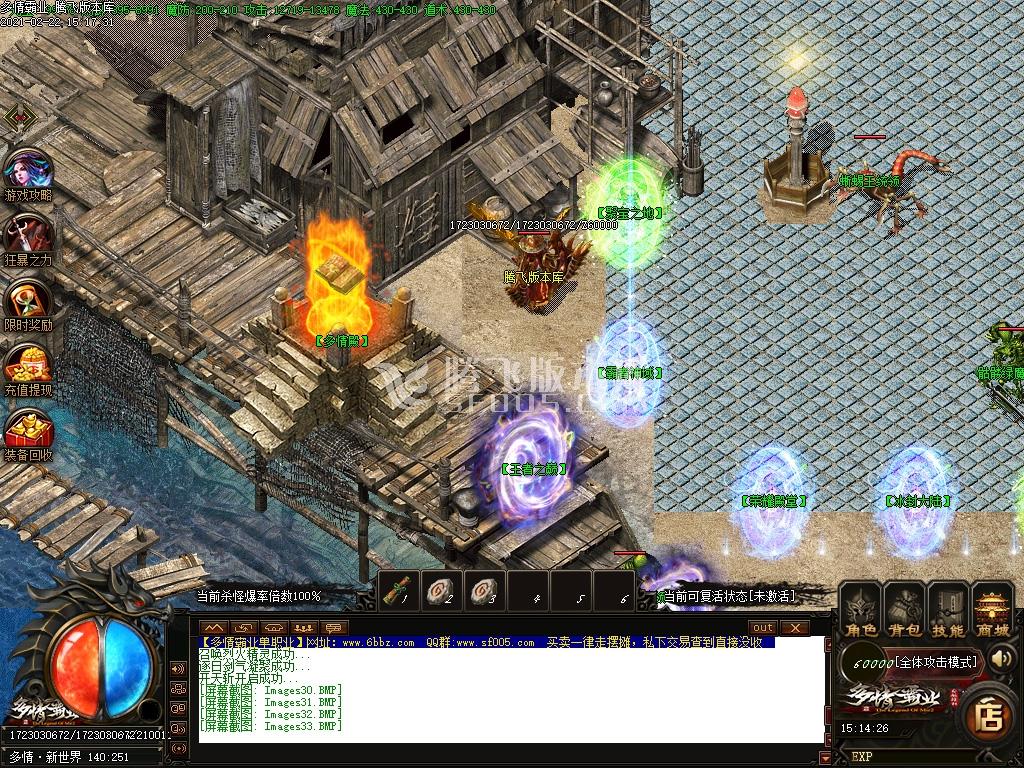Toggle the sound speaker button
The image size is (1024, 768).
pos(1000,658)
